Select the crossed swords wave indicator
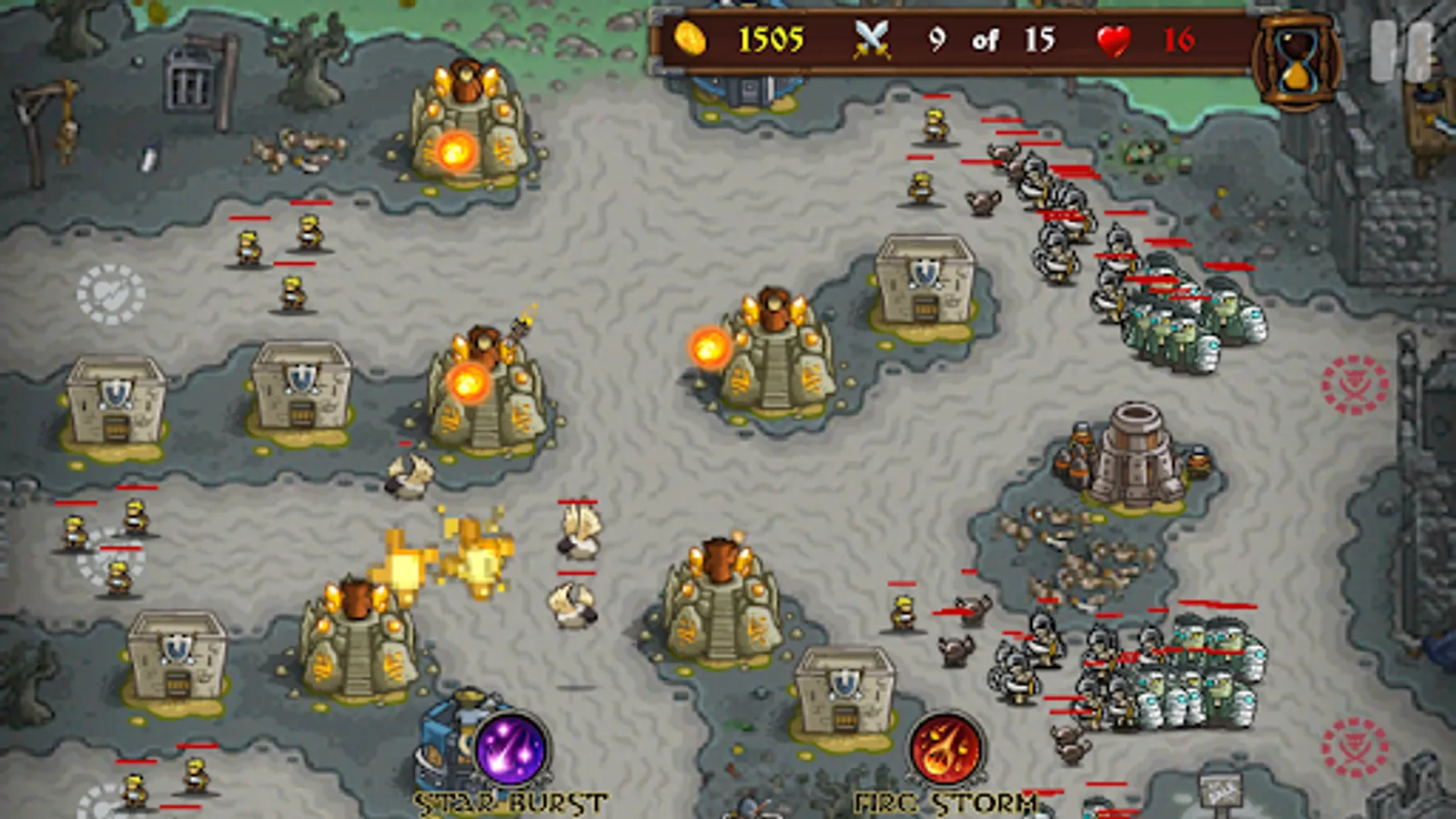The width and height of the screenshot is (1456, 819). tap(872, 39)
